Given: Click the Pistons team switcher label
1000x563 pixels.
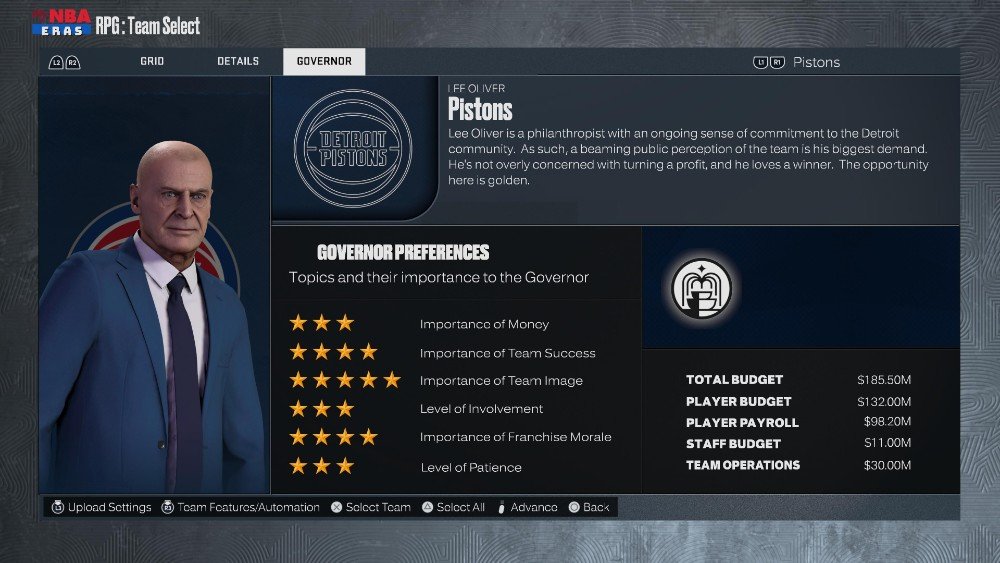Looking at the screenshot, I should (816, 62).
